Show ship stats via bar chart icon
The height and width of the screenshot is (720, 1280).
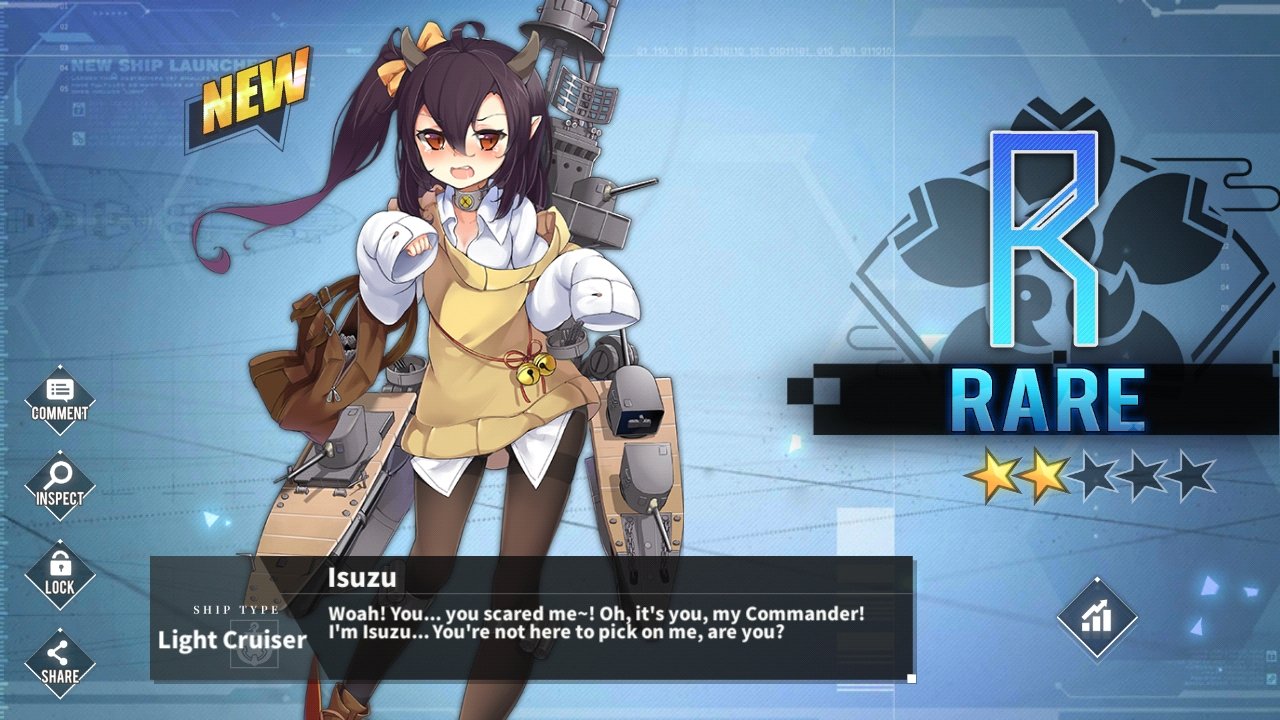[x=1097, y=617]
